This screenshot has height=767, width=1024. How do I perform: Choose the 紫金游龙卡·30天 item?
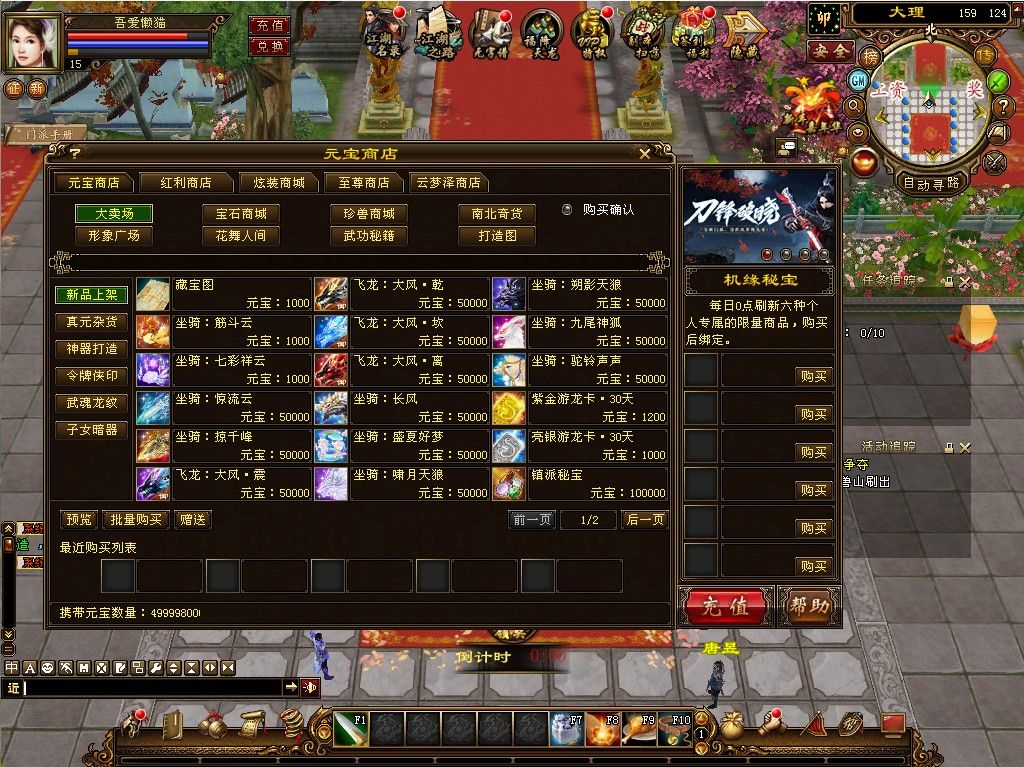click(580, 407)
